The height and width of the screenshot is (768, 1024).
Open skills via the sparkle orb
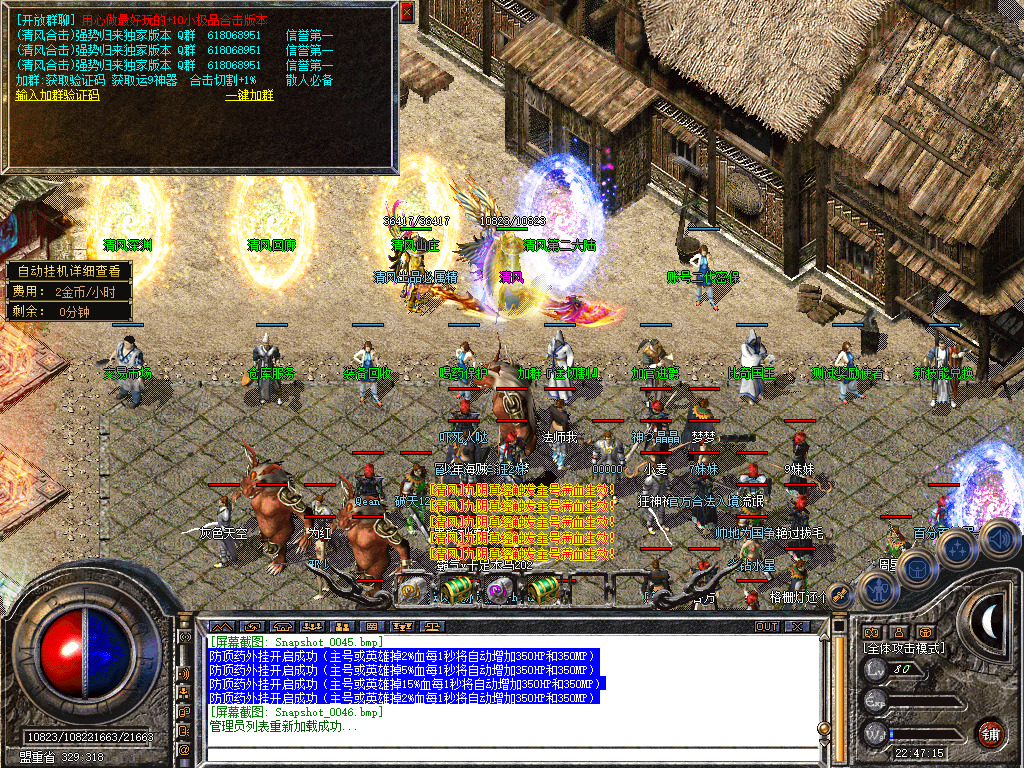point(957,548)
